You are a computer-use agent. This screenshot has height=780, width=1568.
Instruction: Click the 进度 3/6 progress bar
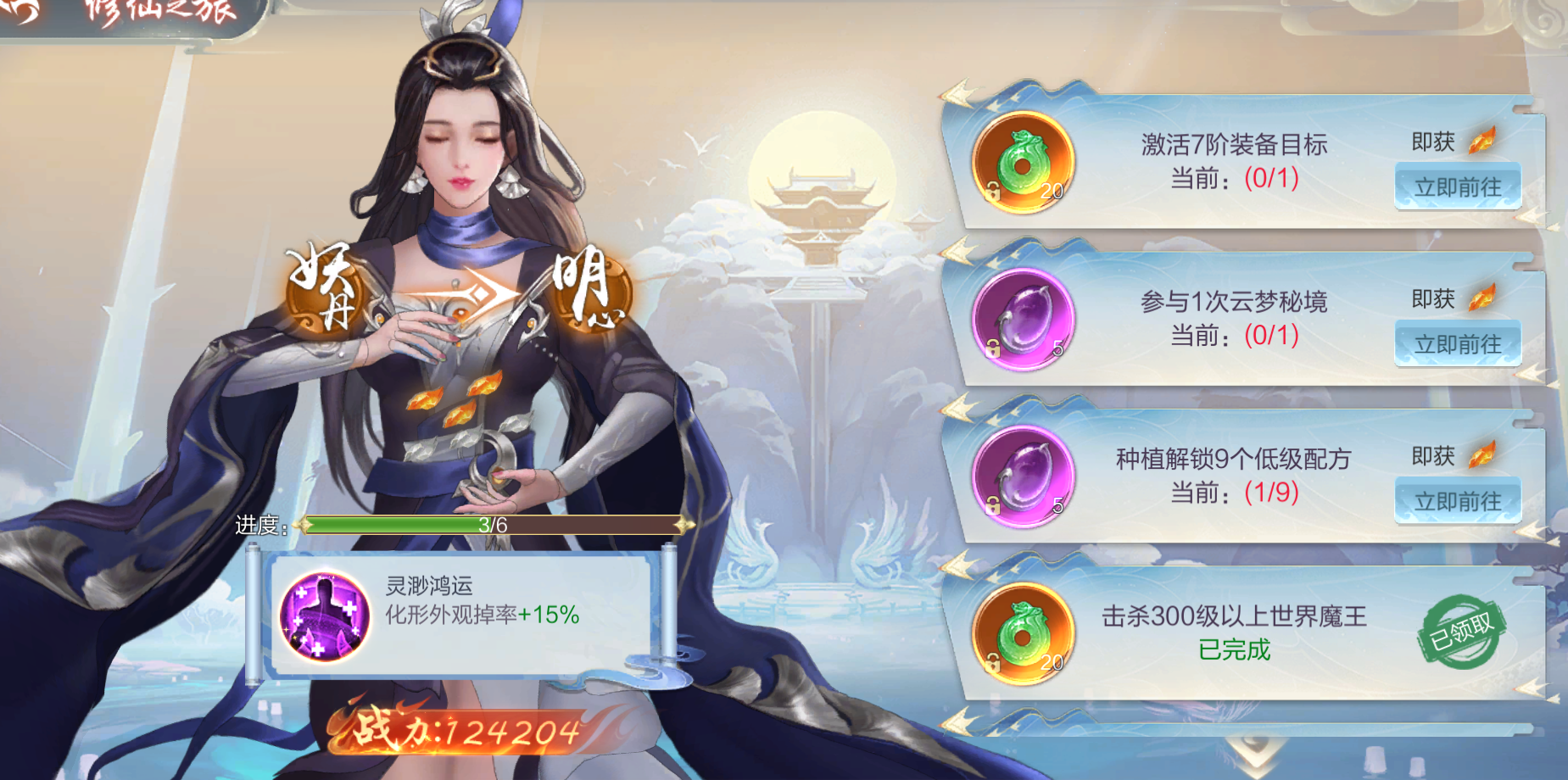click(x=492, y=527)
